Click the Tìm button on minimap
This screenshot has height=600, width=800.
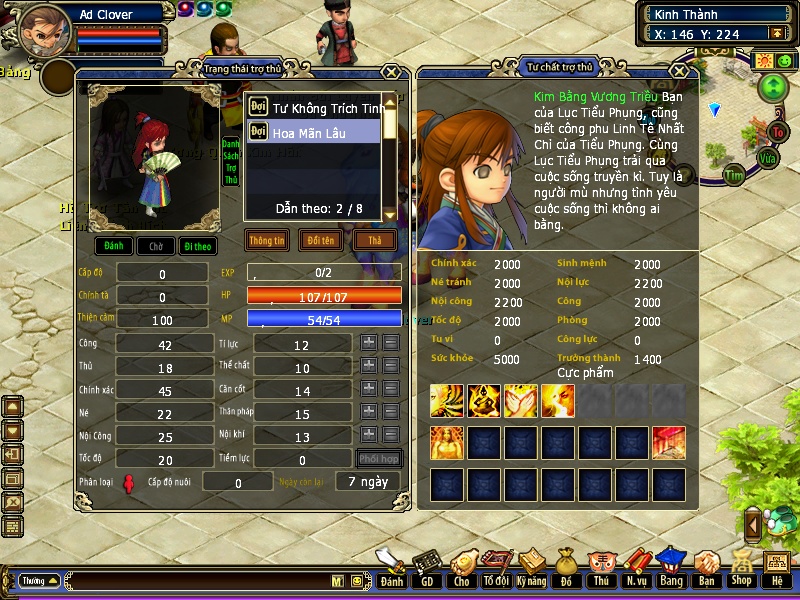[x=735, y=175]
